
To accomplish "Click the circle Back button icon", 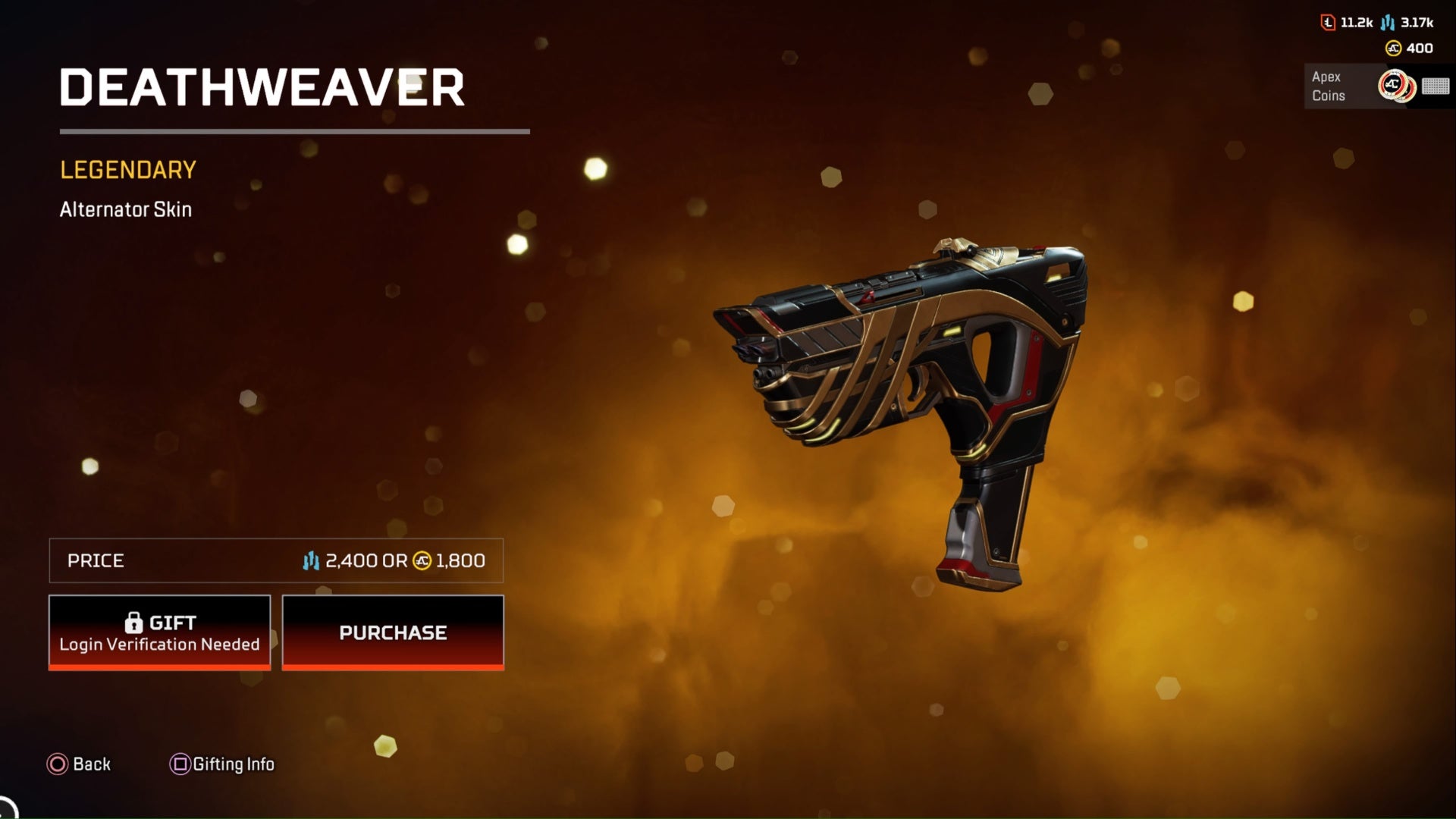I will click(x=56, y=764).
